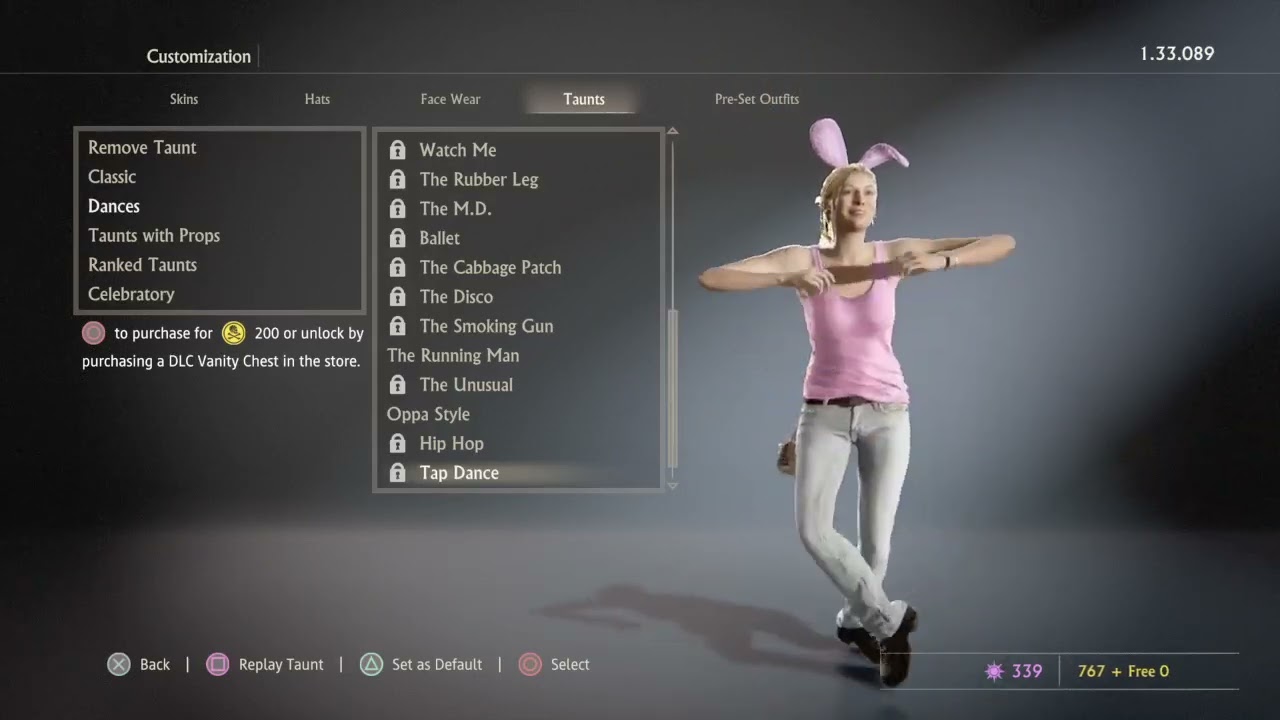Select the Classic taunt category
This screenshot has height=720, width=1280.
click(x=112, y=177)
